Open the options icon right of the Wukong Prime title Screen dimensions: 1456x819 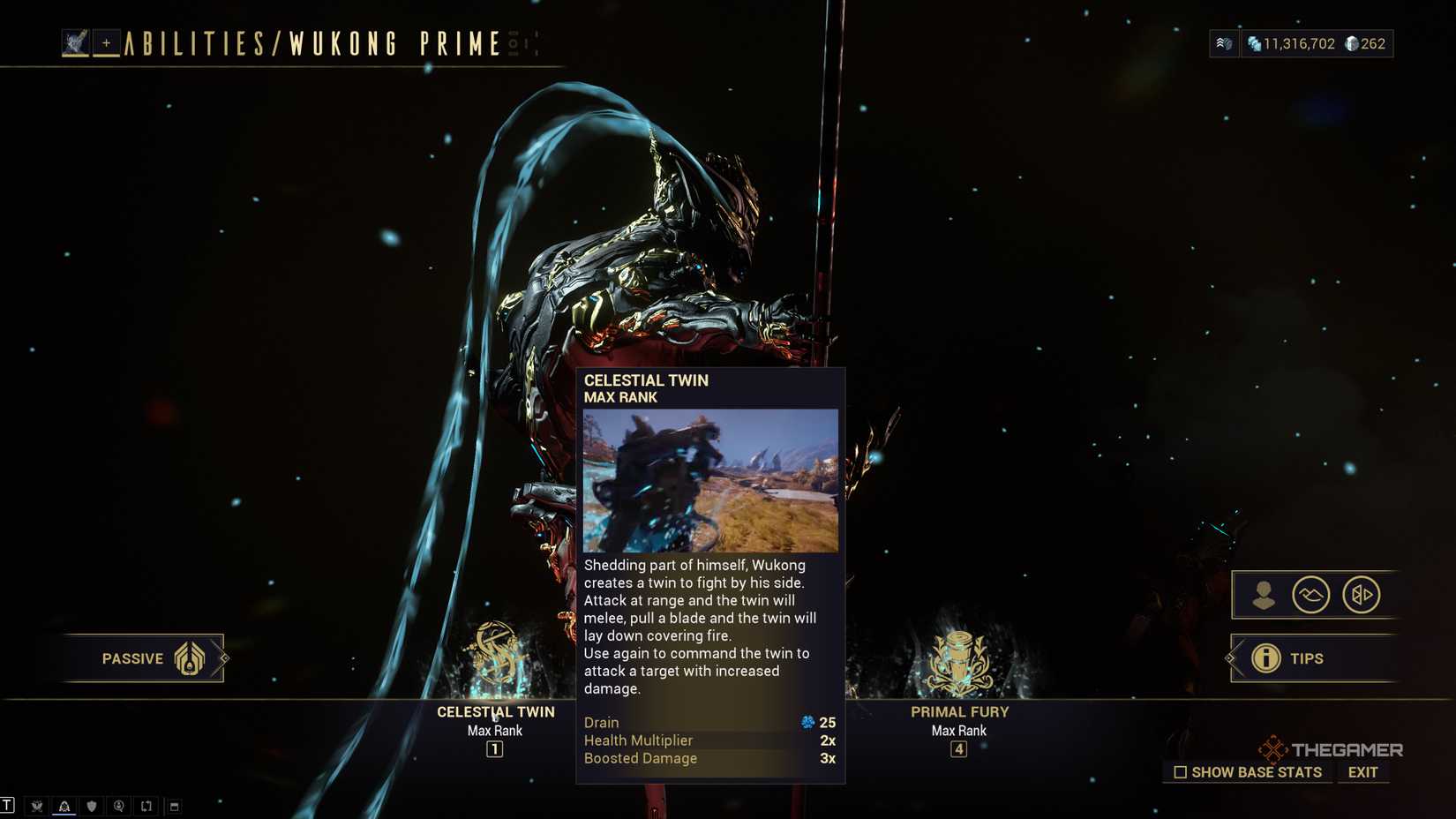click(514, 41)
